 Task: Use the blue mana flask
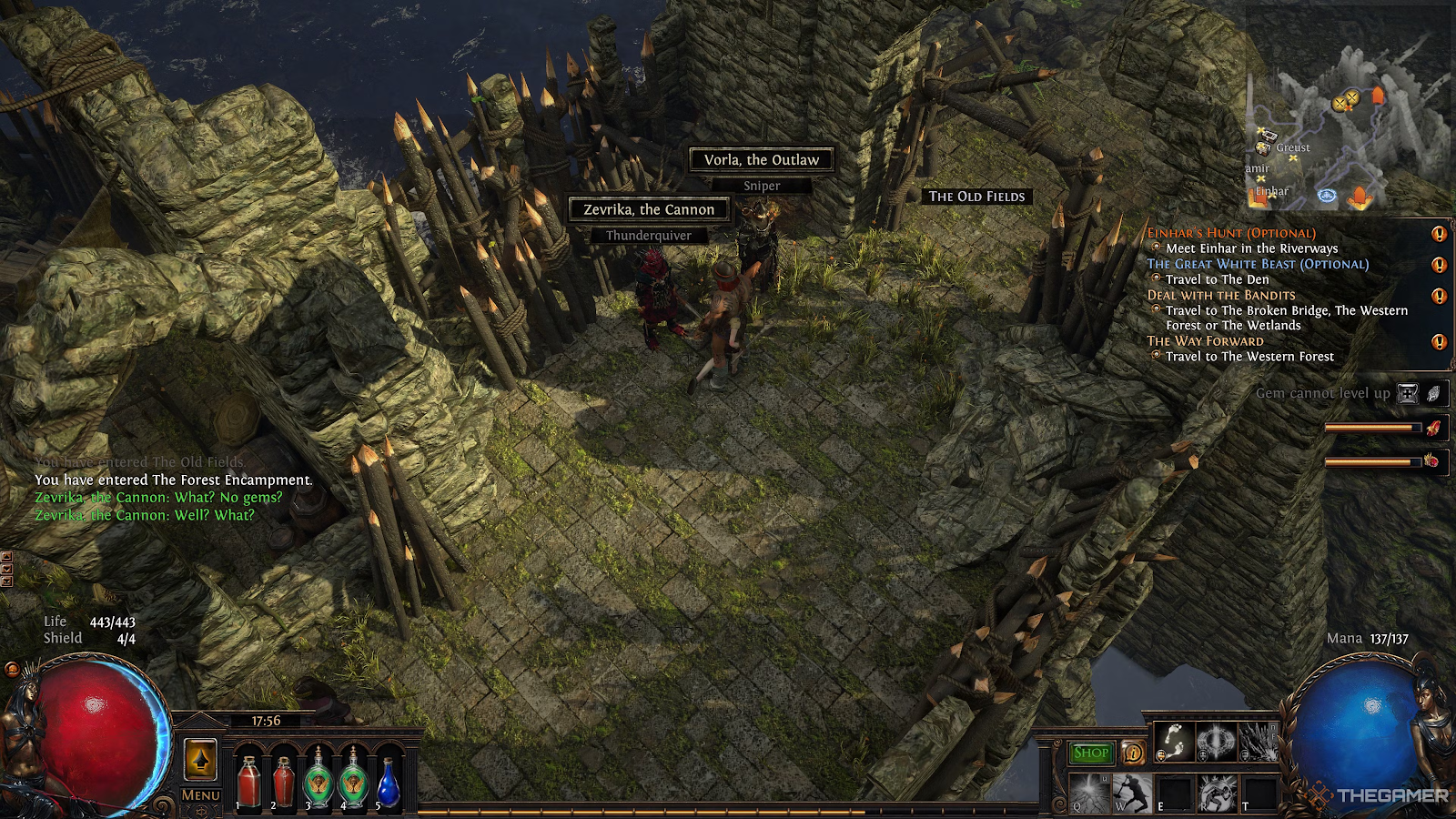pos(389,784)
